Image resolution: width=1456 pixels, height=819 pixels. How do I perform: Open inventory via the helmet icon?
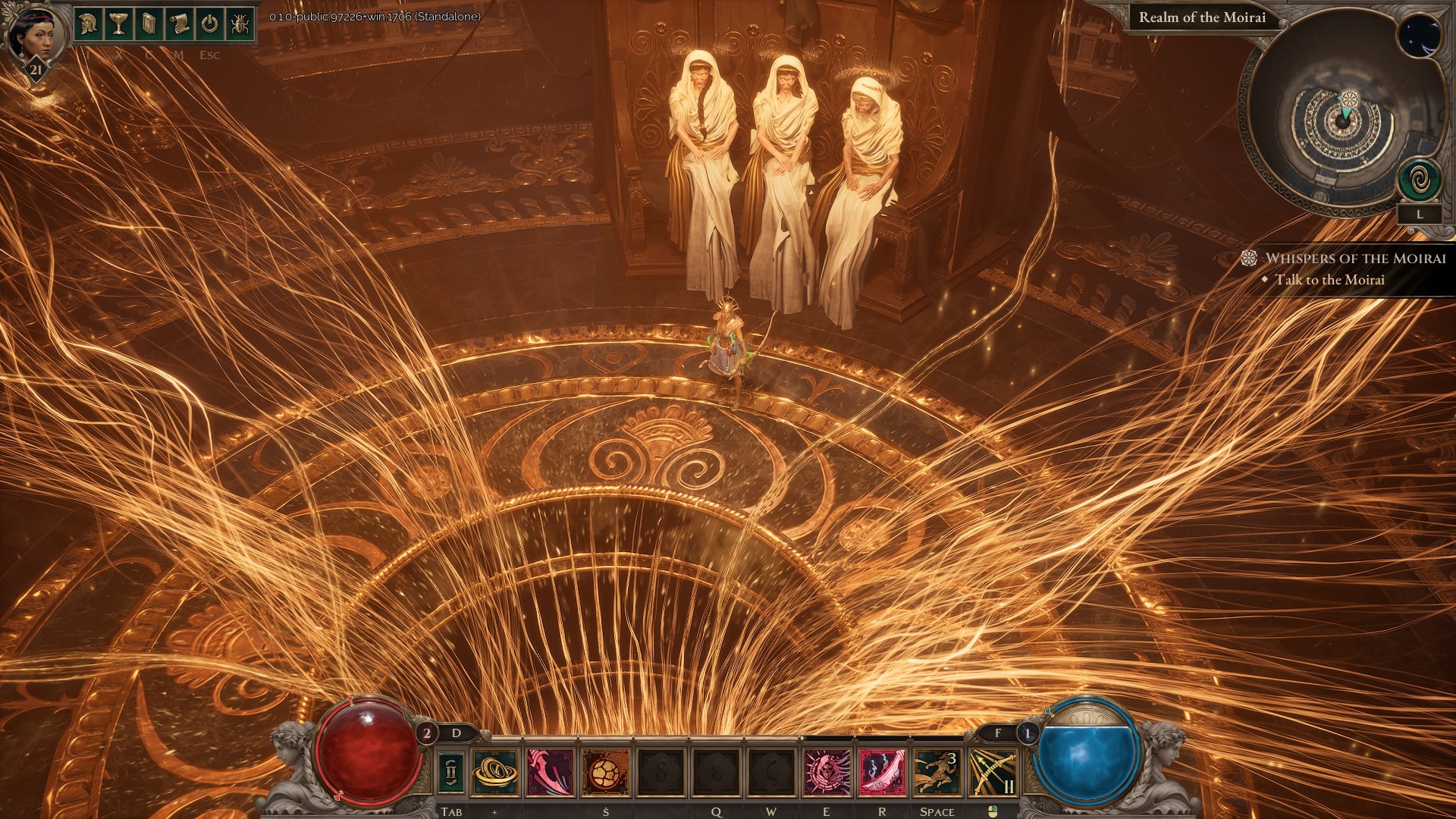(89, 24)
